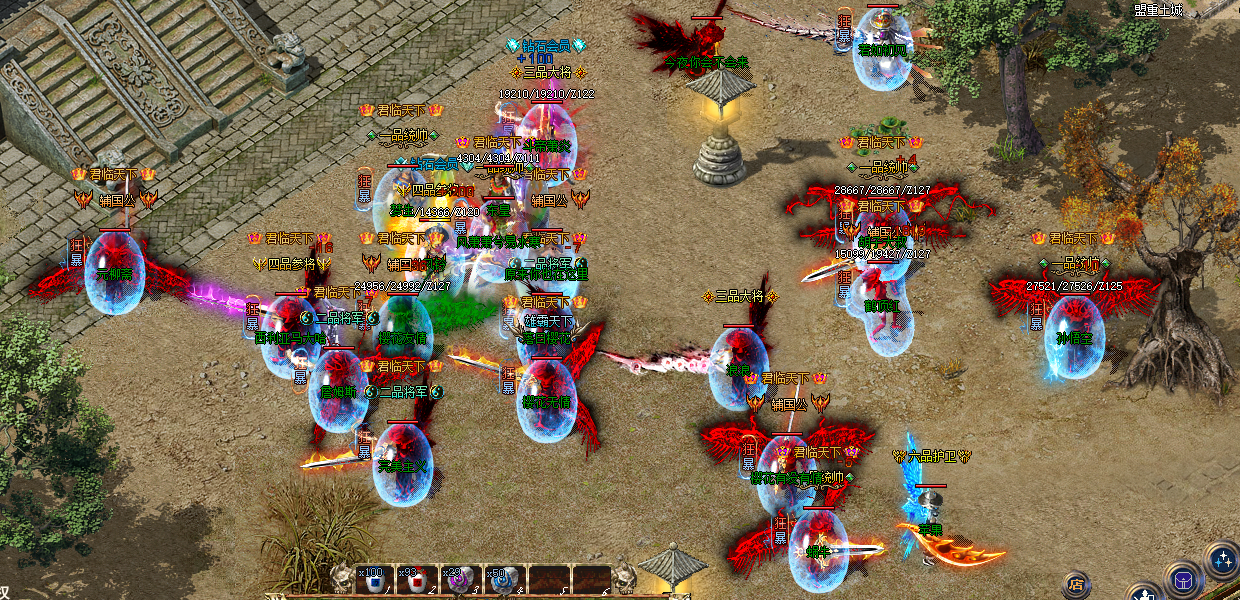Use the blue potion in hotbar slot 1

pos(373,581)
